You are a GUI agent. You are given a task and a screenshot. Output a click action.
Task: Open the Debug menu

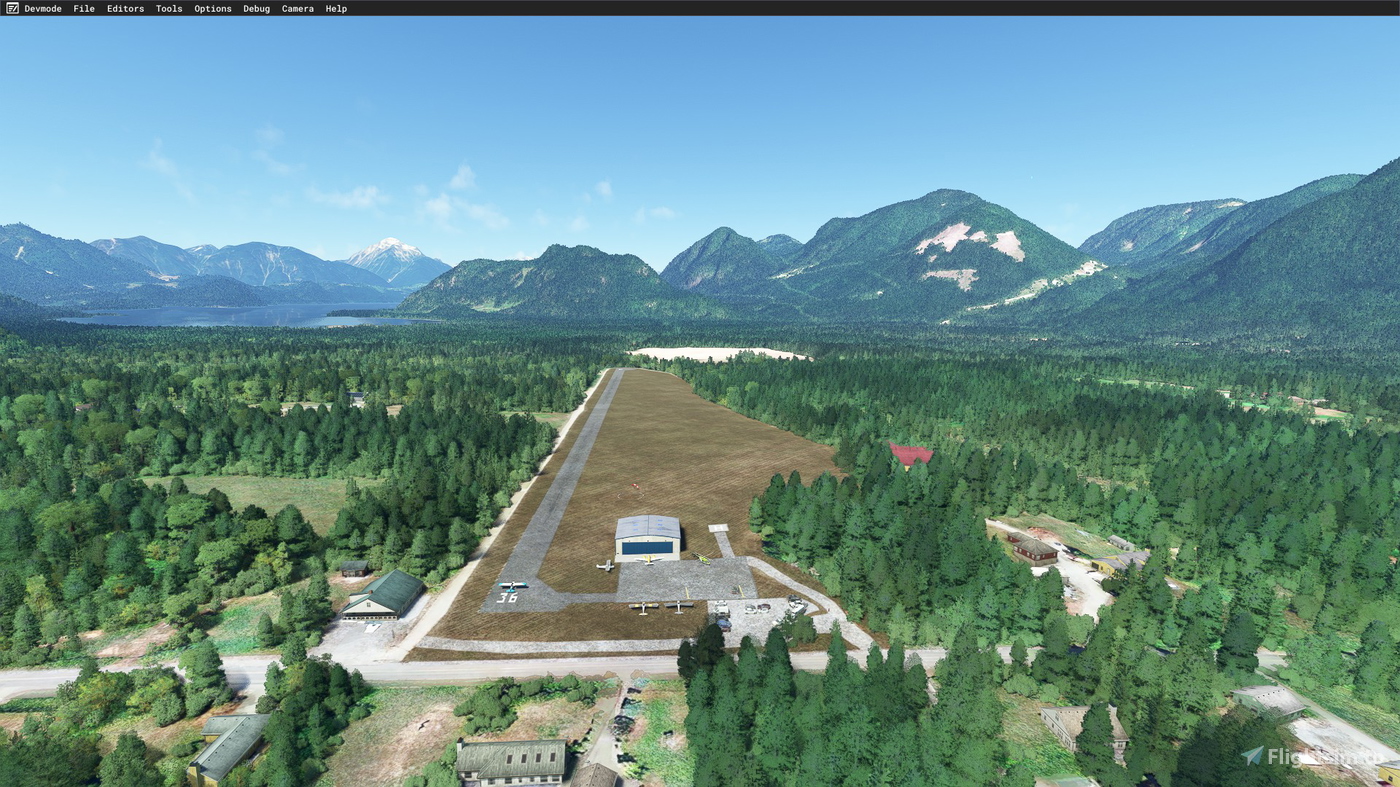pos(256,8)
